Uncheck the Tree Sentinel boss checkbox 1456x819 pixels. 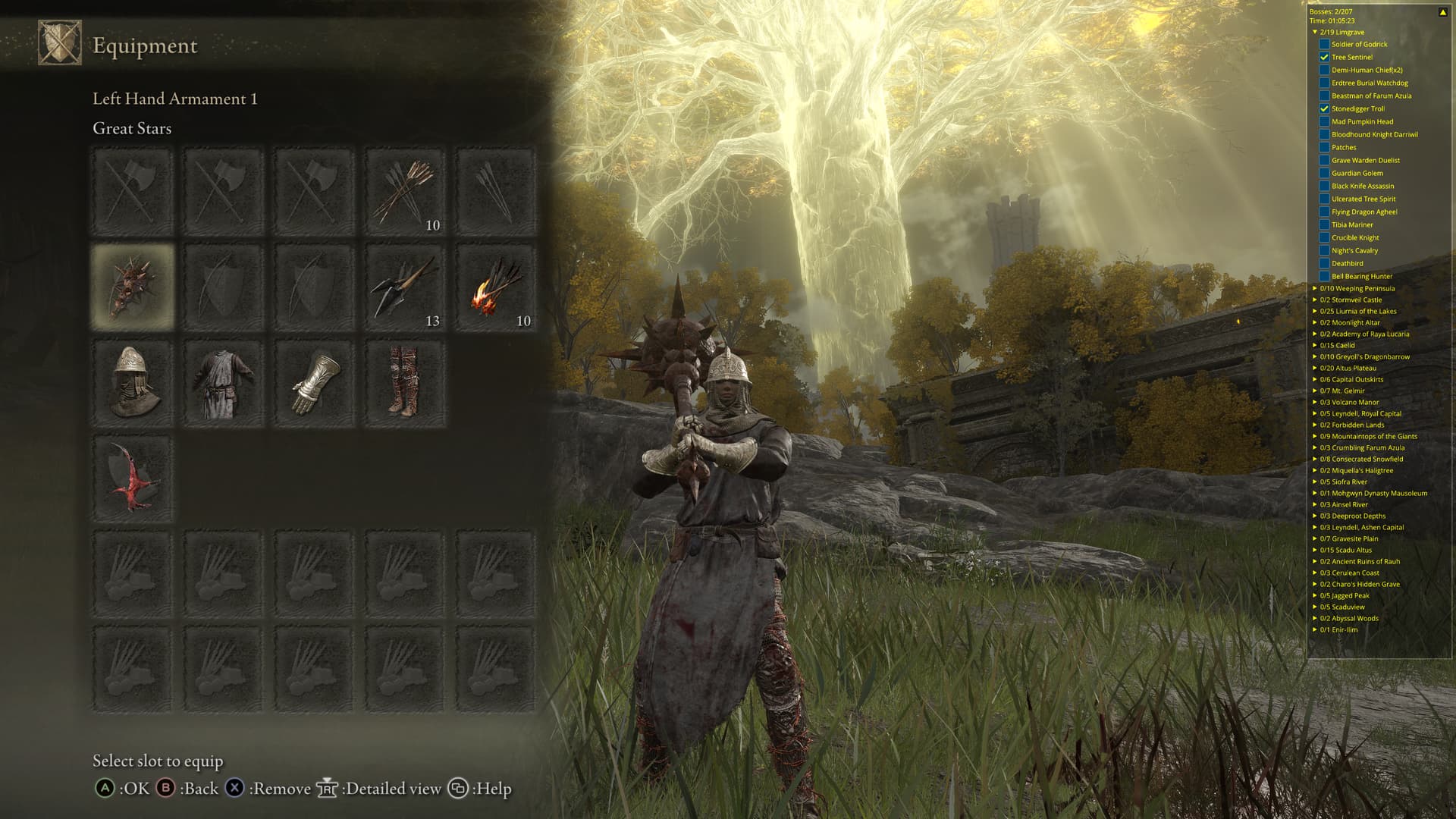(x=1324, y=57)
